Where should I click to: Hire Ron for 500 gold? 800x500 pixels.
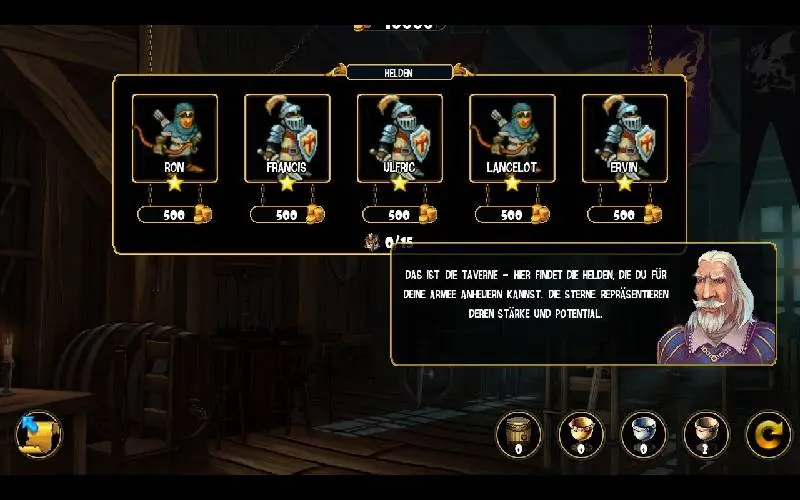click(175, 214)
